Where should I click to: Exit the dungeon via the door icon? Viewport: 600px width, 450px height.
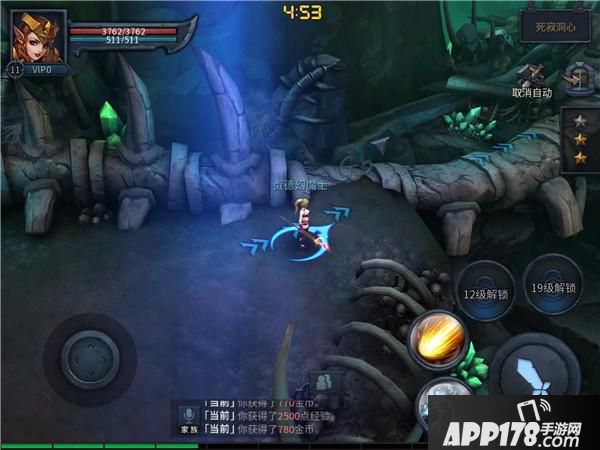coord(577,76)
